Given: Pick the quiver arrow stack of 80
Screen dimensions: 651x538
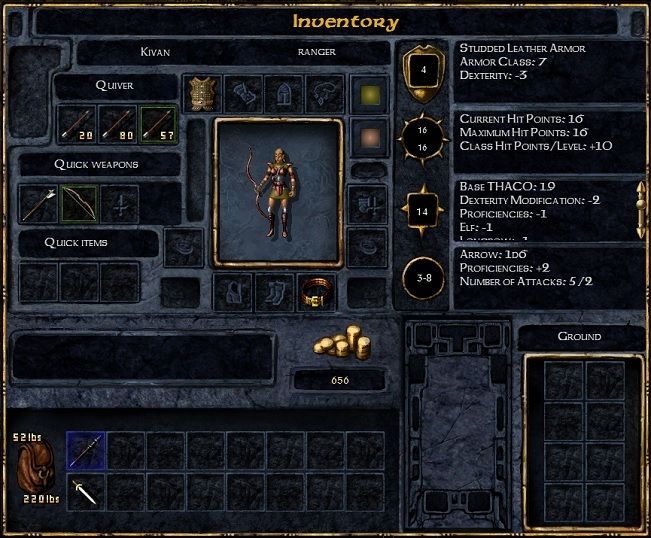Looking at the screenshot, I should [x=118, y=123].
